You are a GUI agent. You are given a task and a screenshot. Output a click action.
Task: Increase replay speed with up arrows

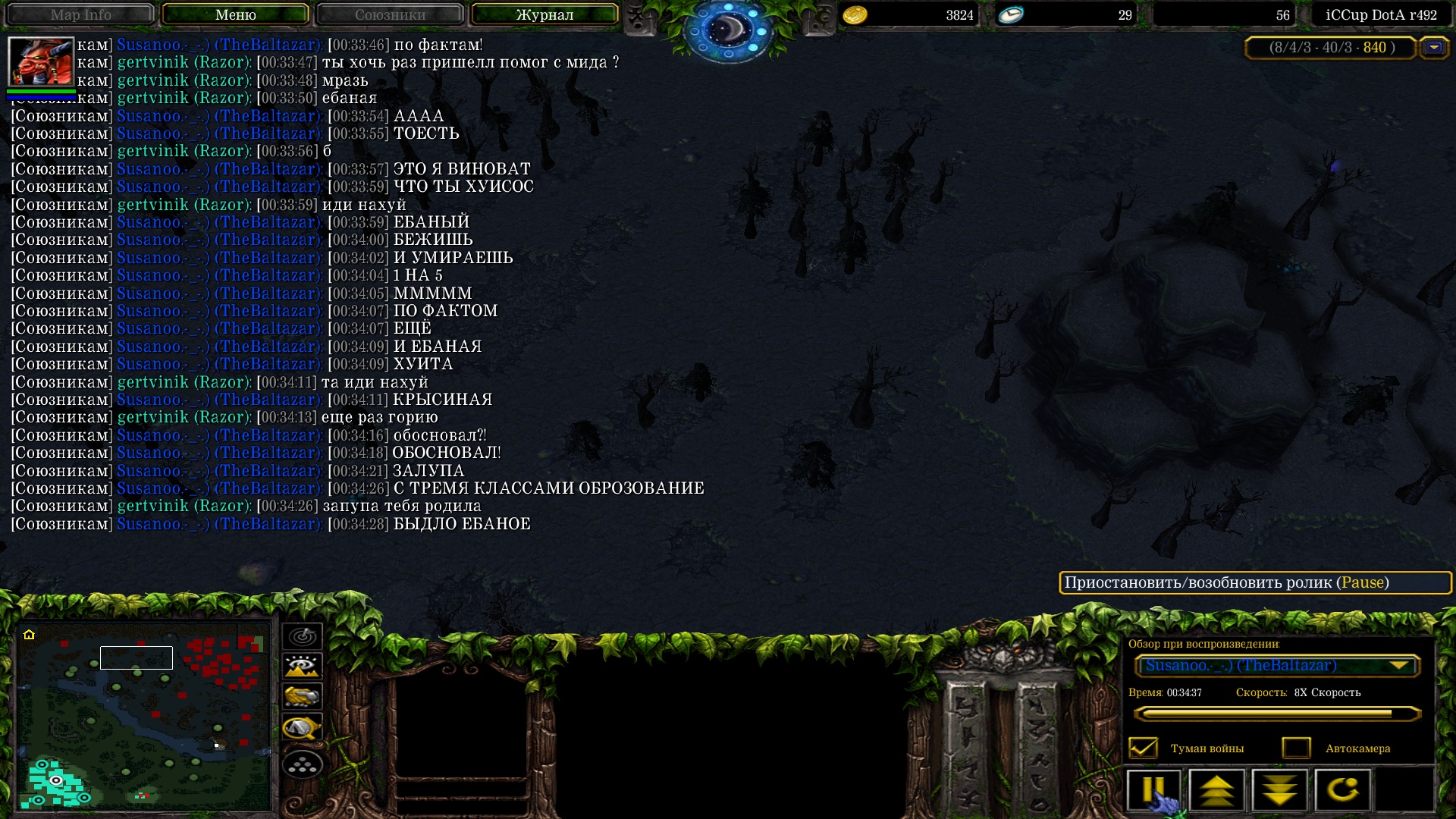click(1216, 790)
